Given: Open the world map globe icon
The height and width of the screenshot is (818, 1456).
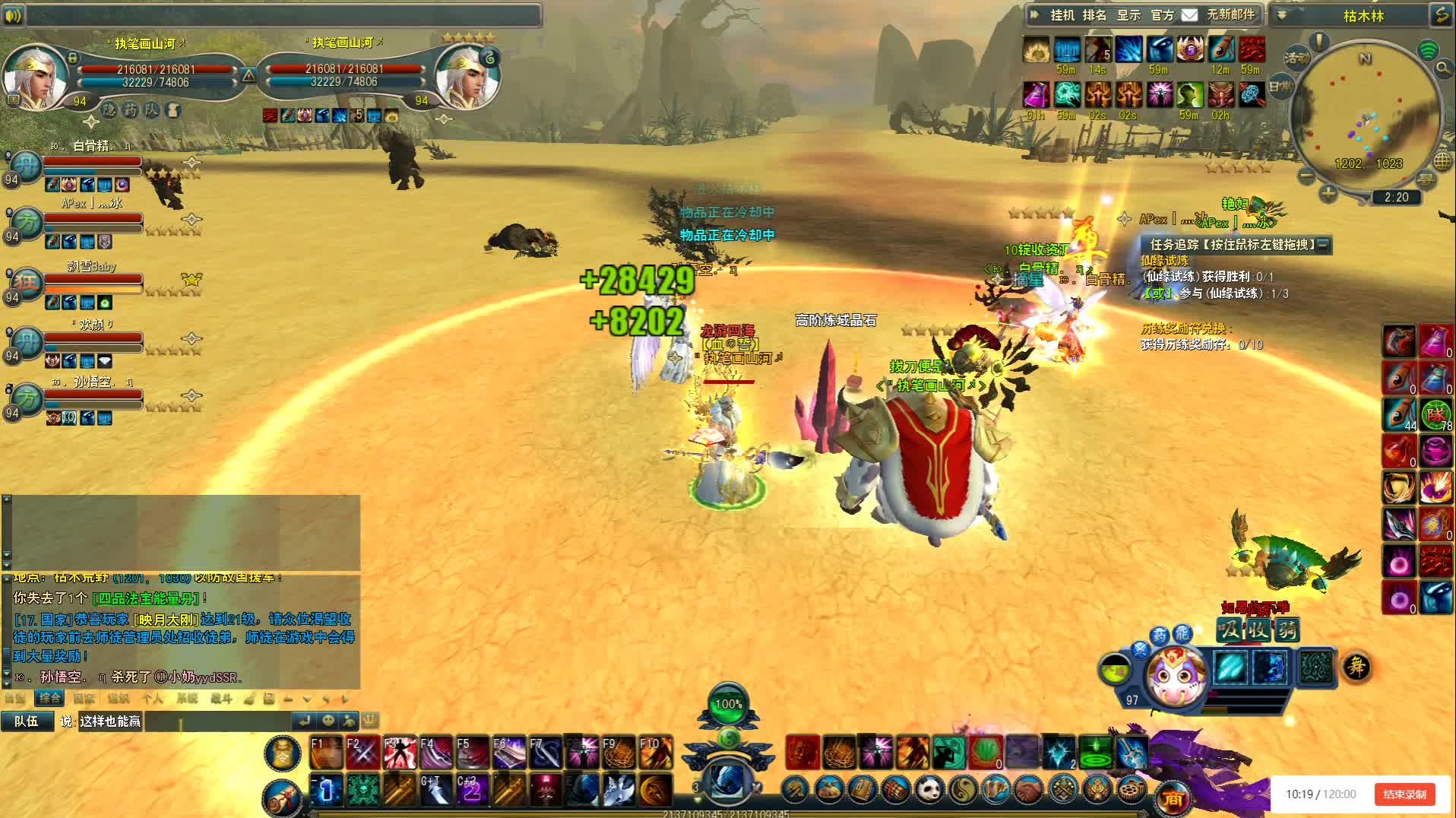Looking at the screenshot, I should tap(1442, 161).
